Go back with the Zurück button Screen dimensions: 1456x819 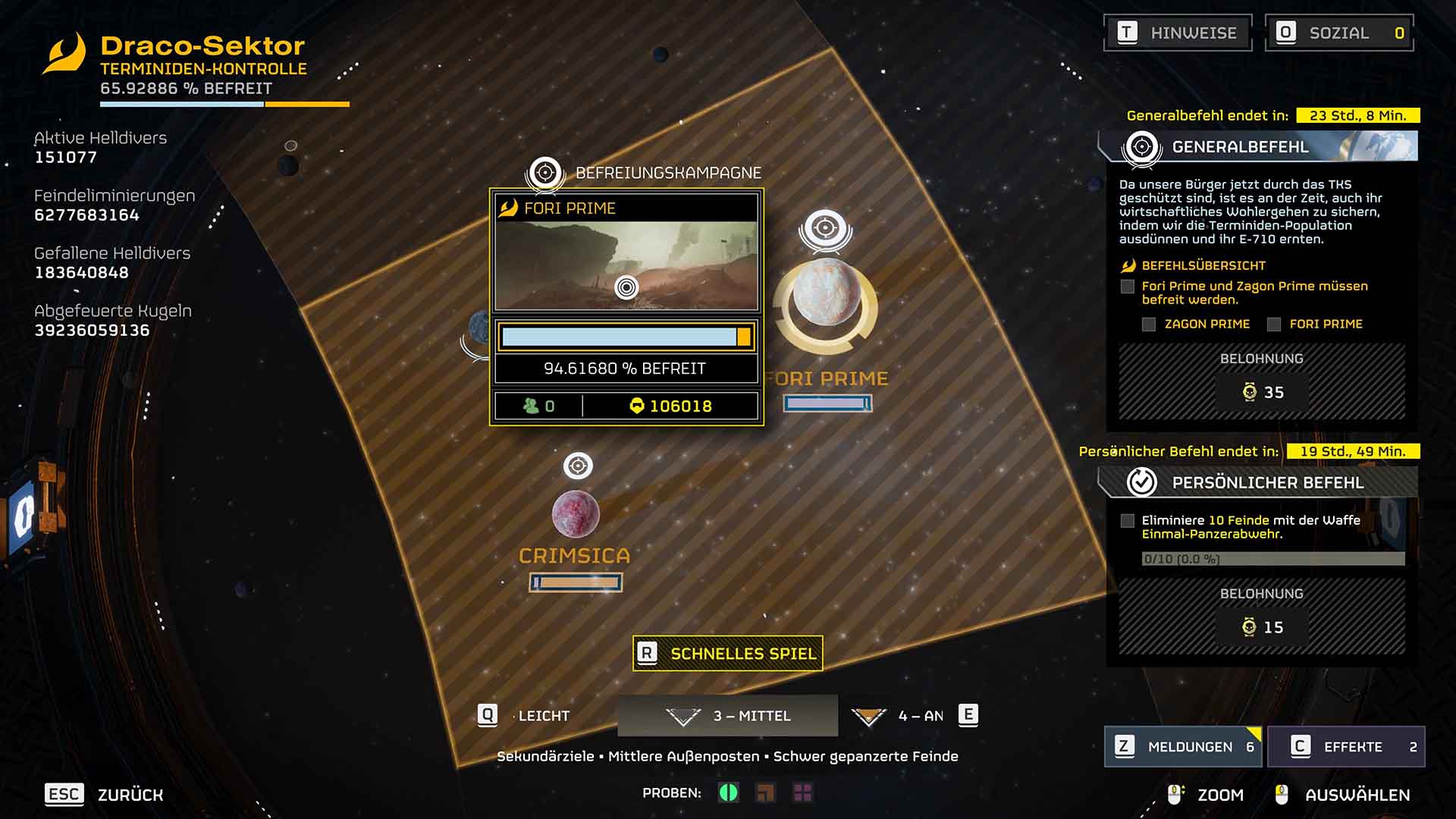pyautogui.click(x=105, y=795)
